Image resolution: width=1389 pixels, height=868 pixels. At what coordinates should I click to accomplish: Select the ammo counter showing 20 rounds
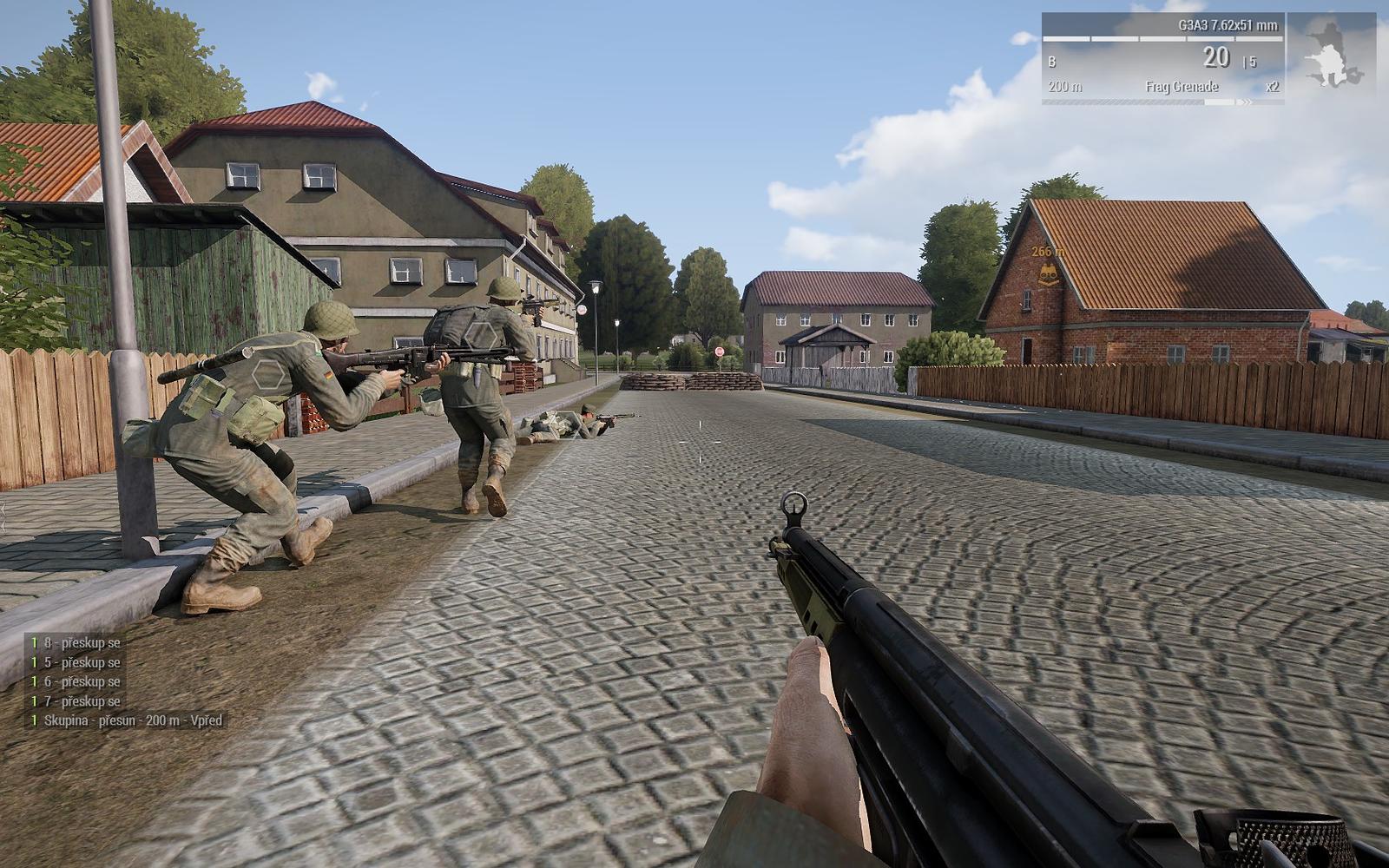tap(1218, 58)
